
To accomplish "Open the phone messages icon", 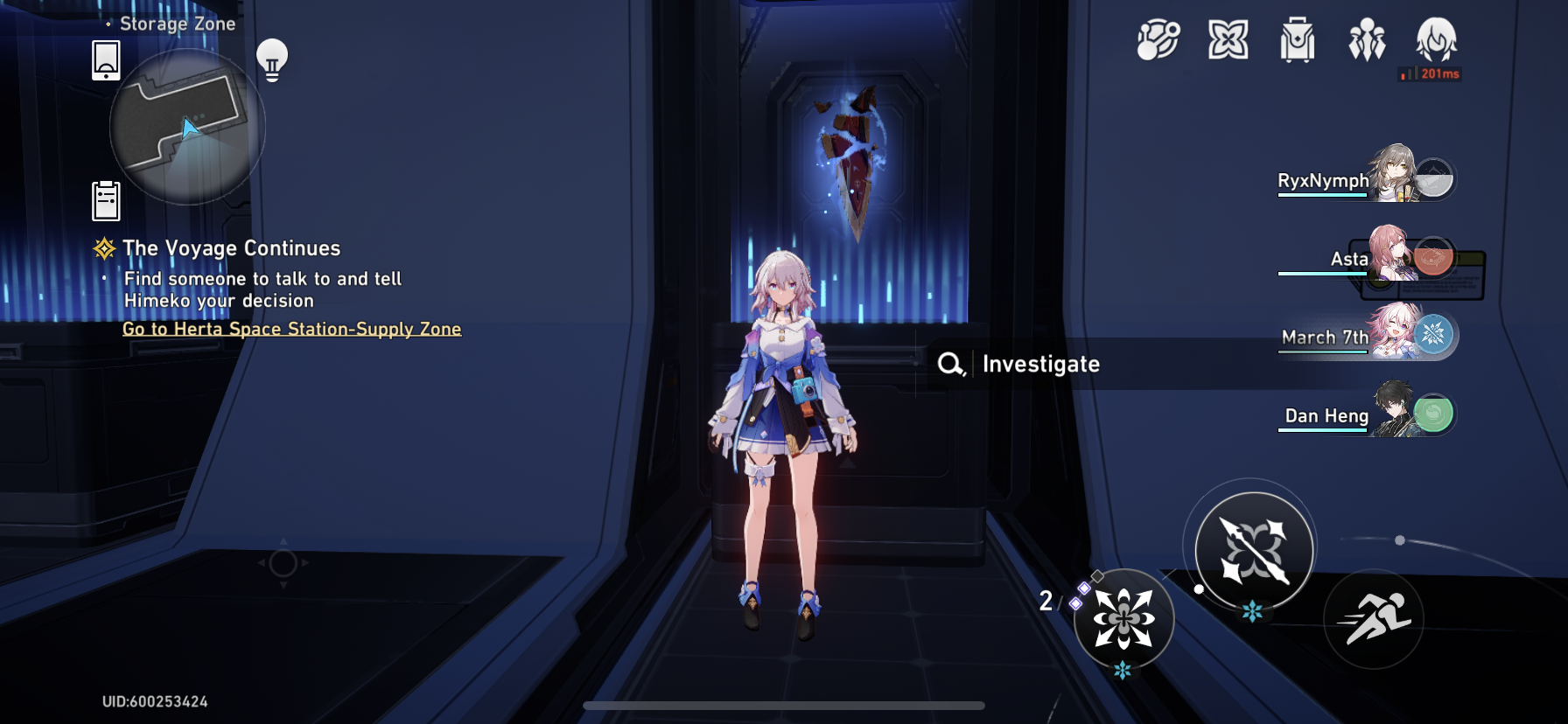I will 104,61.
